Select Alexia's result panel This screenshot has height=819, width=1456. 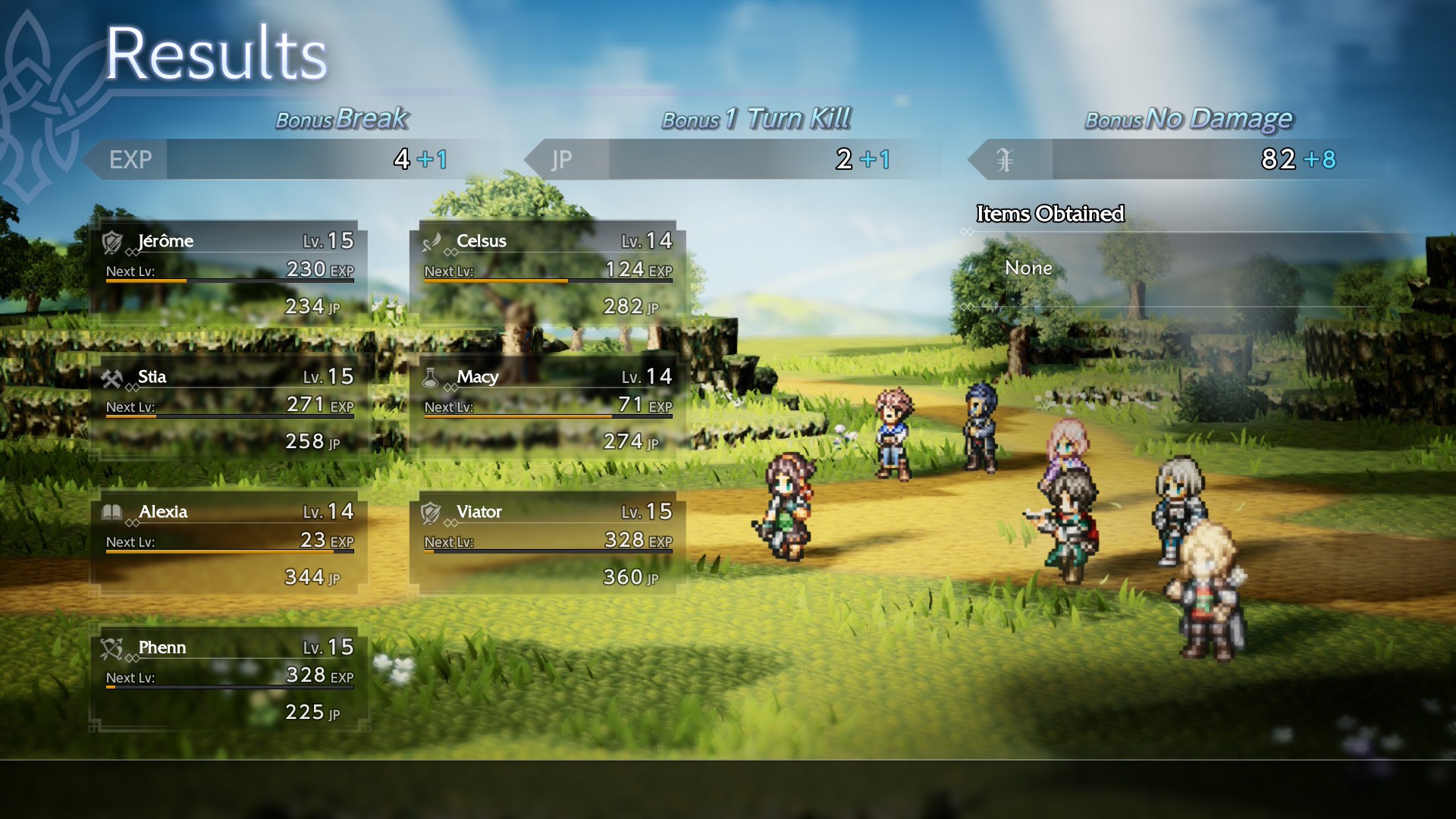coord(229,544)
